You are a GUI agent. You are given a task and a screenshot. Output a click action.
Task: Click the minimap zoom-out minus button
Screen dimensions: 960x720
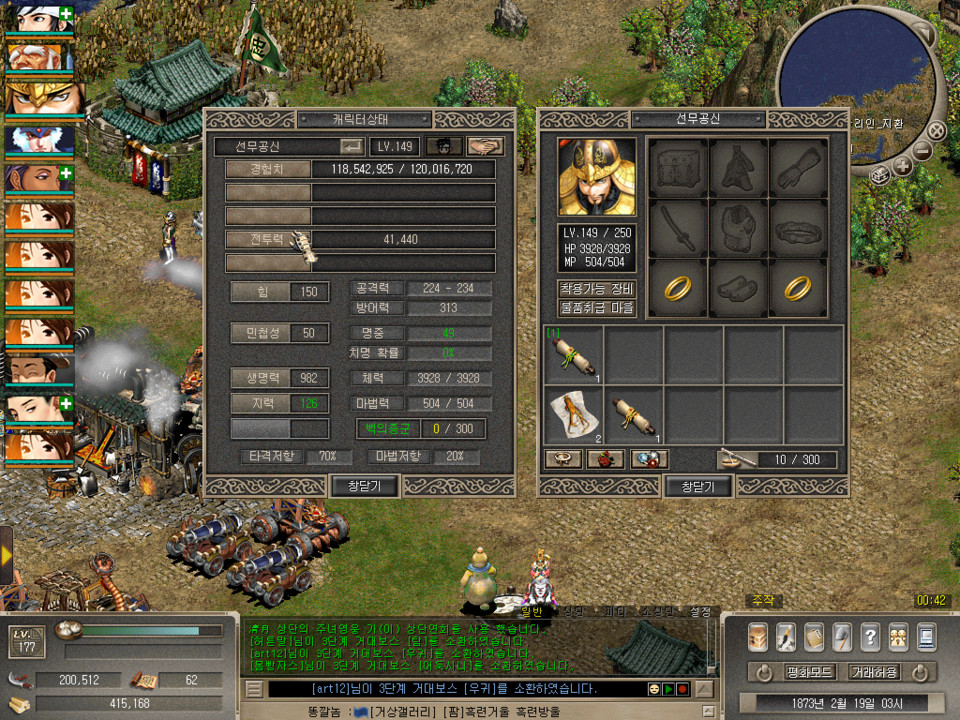point(922,151)
